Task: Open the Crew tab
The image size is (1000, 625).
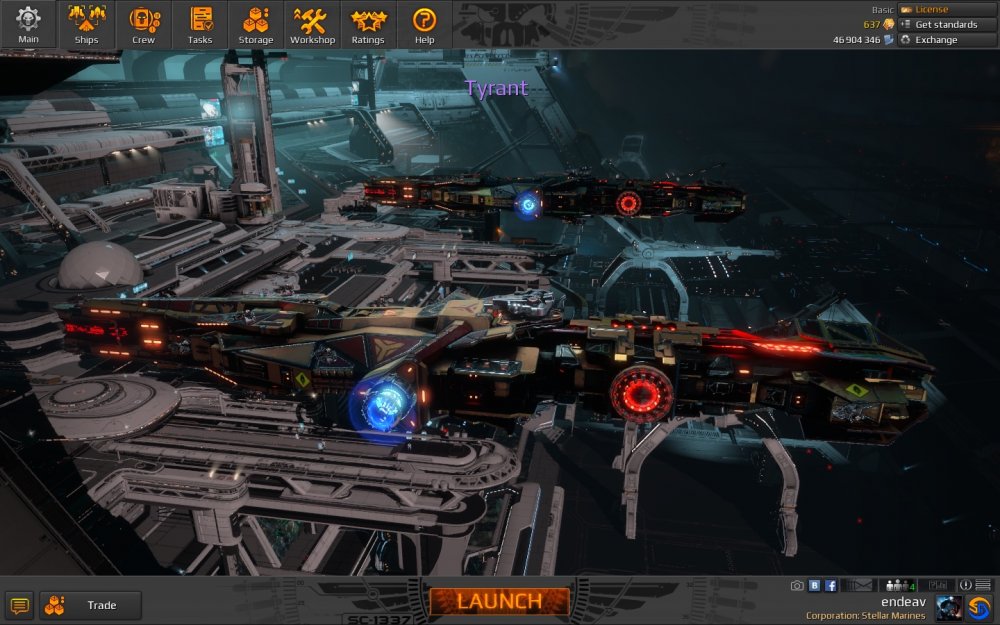Action: pyautogui.click(x=143, y=24)
